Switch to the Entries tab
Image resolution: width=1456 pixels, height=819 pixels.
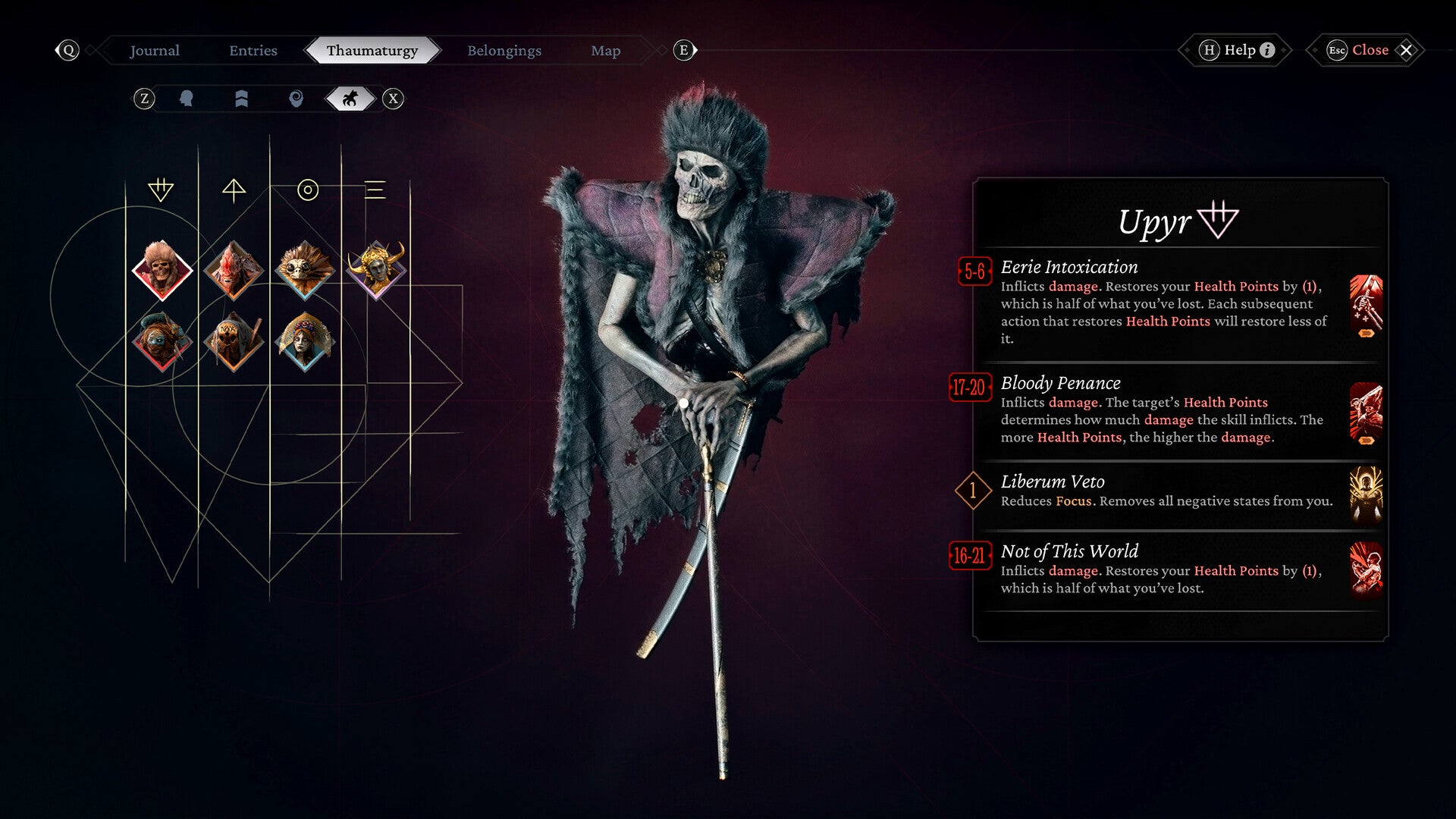pyautogui.click(x=253, y=51)
